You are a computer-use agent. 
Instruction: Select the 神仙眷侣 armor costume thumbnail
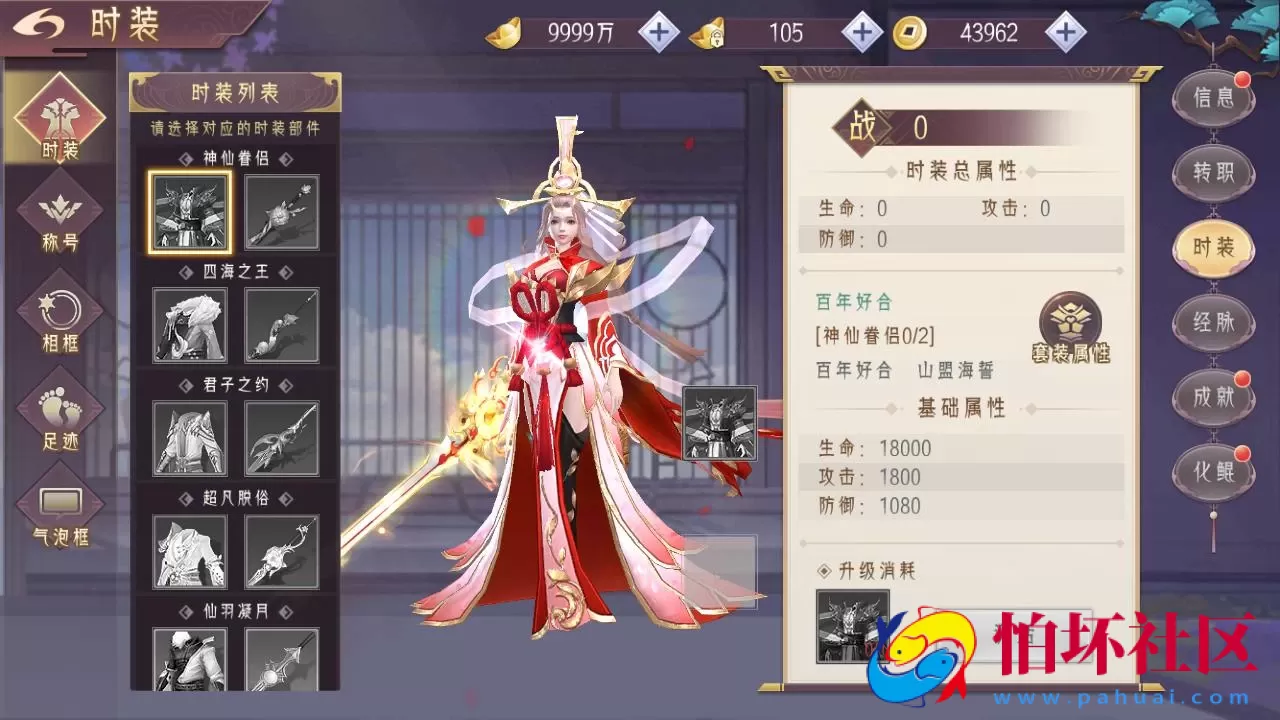point(188,212)
